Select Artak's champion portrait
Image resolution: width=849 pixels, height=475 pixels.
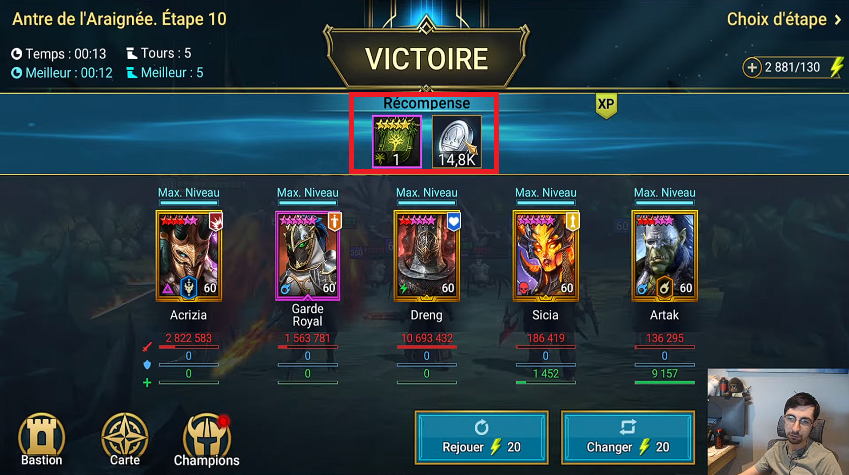click(x=664, y=255)
